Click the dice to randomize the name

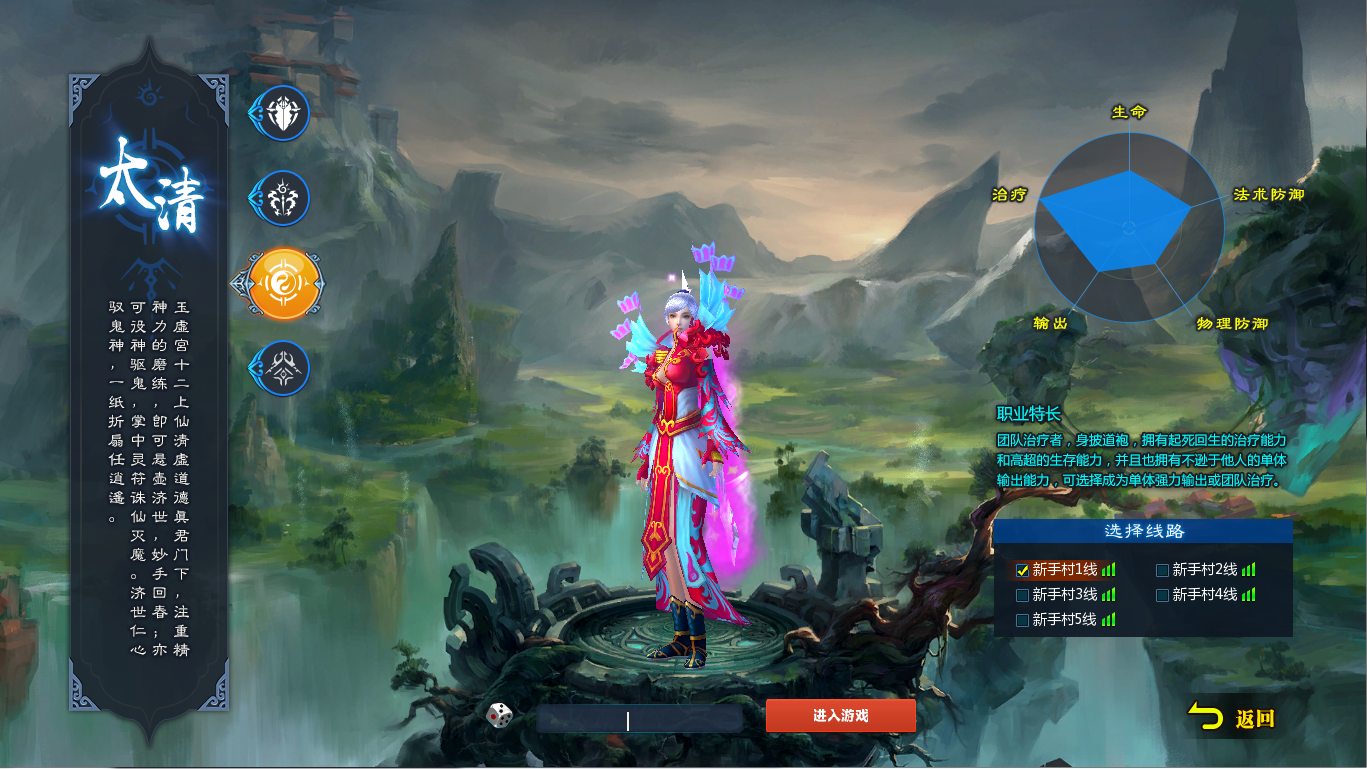pos(500,715)
